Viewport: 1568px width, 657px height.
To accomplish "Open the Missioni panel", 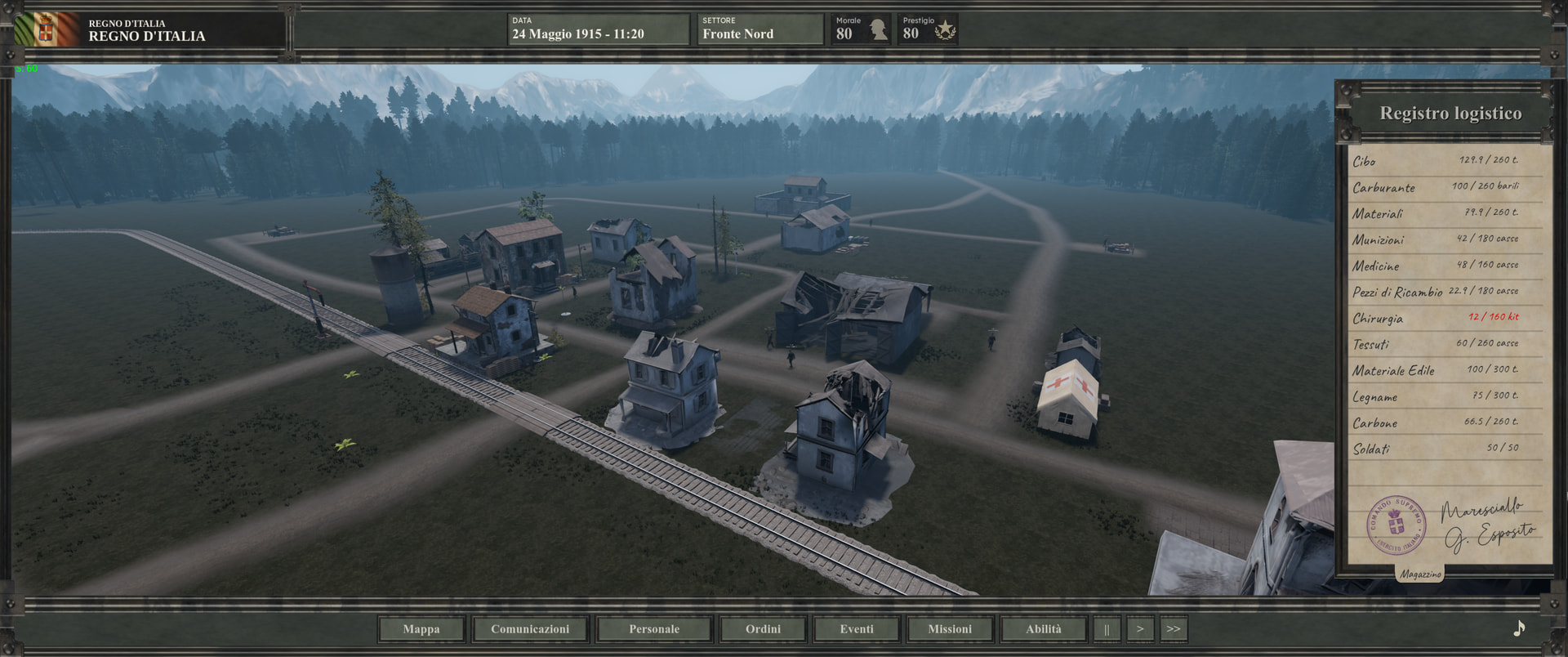I will pyautogui.click(x=950, y=629).
